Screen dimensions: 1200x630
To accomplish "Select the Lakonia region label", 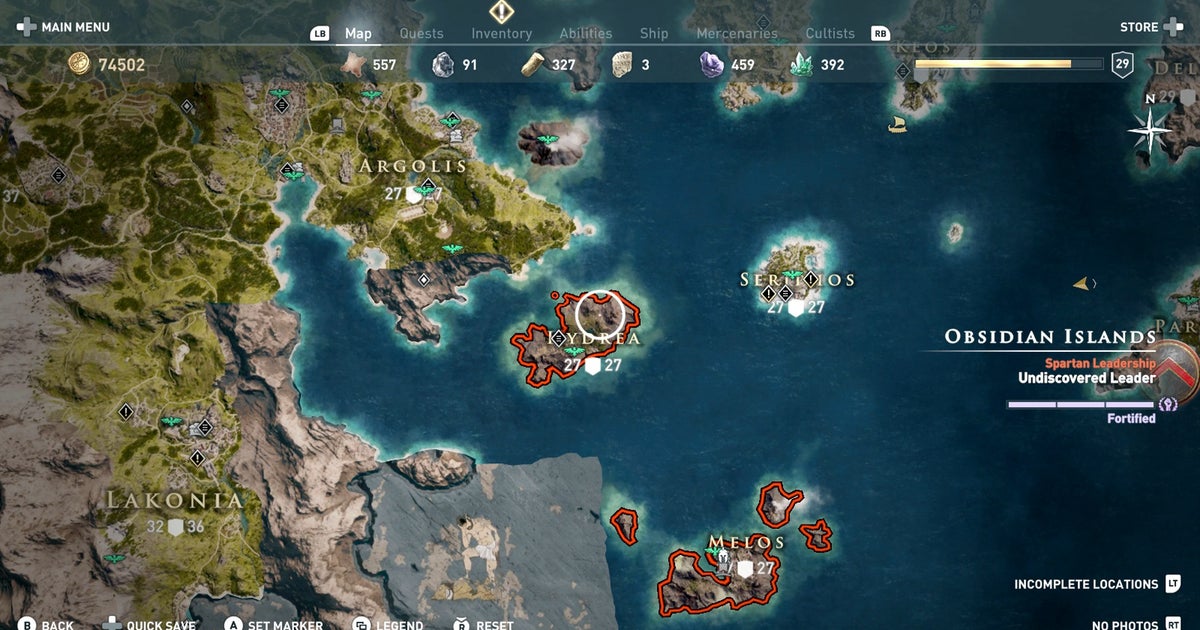I will [175, 500].
